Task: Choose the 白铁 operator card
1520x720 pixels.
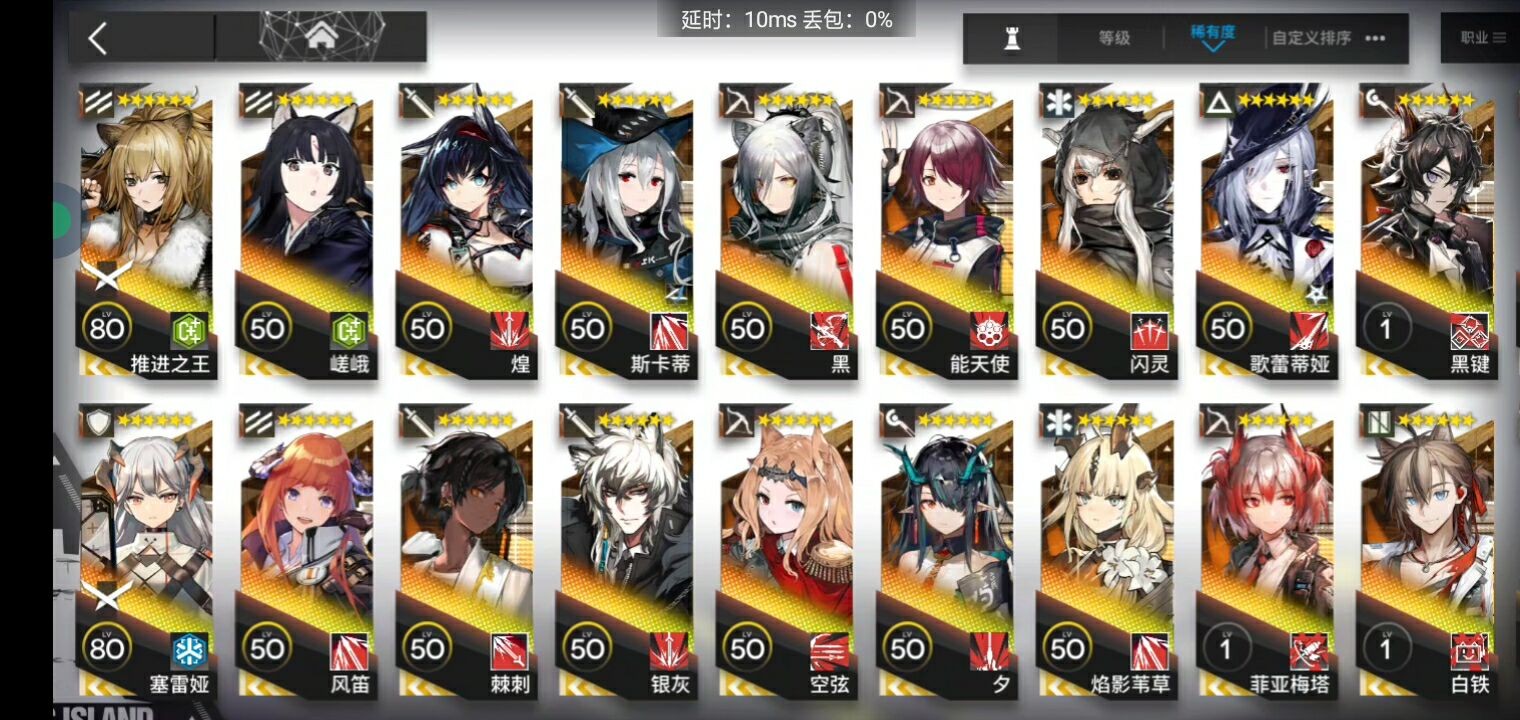Action: tap(1426, 550)
